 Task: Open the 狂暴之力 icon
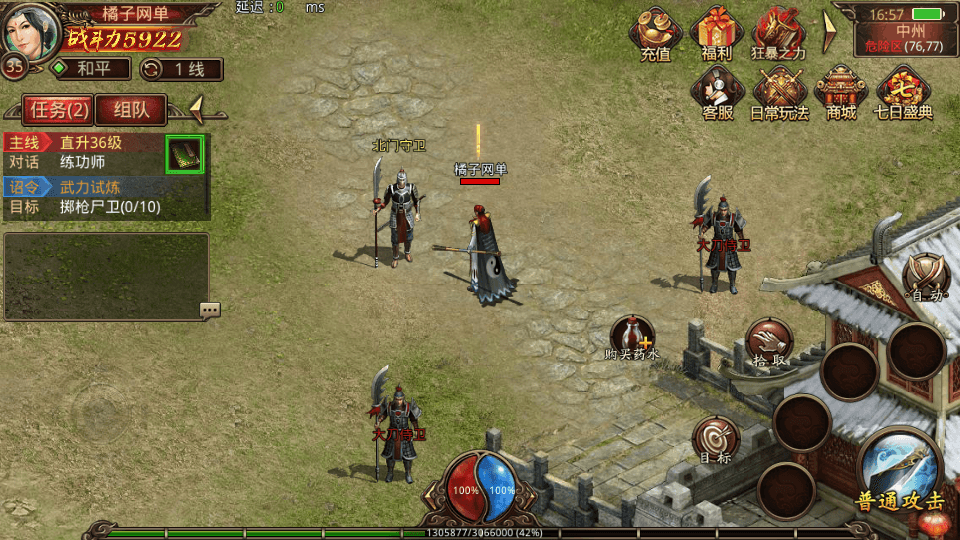click(779, 33)
